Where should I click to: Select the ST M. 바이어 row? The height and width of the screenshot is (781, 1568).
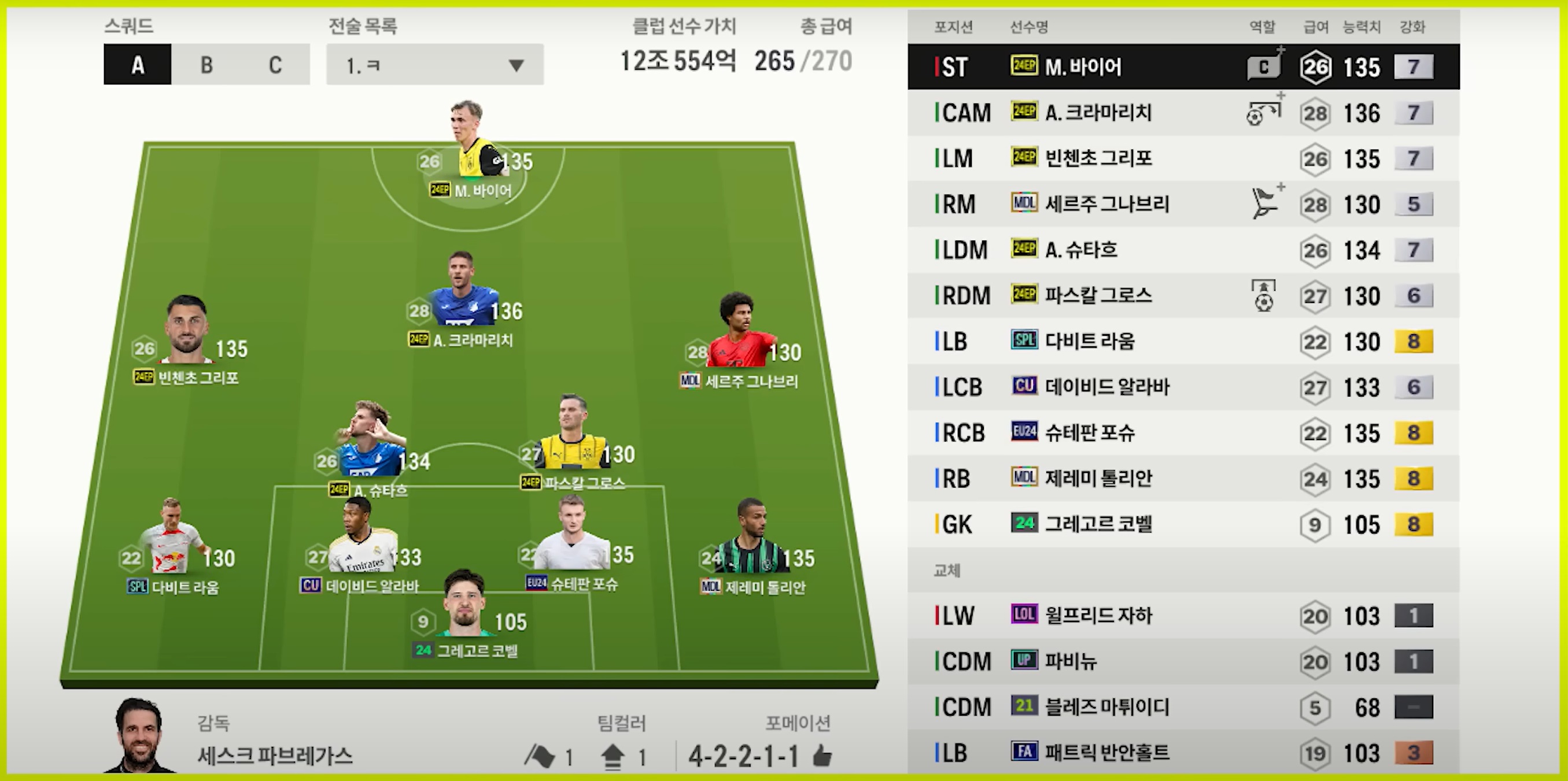1183,67
